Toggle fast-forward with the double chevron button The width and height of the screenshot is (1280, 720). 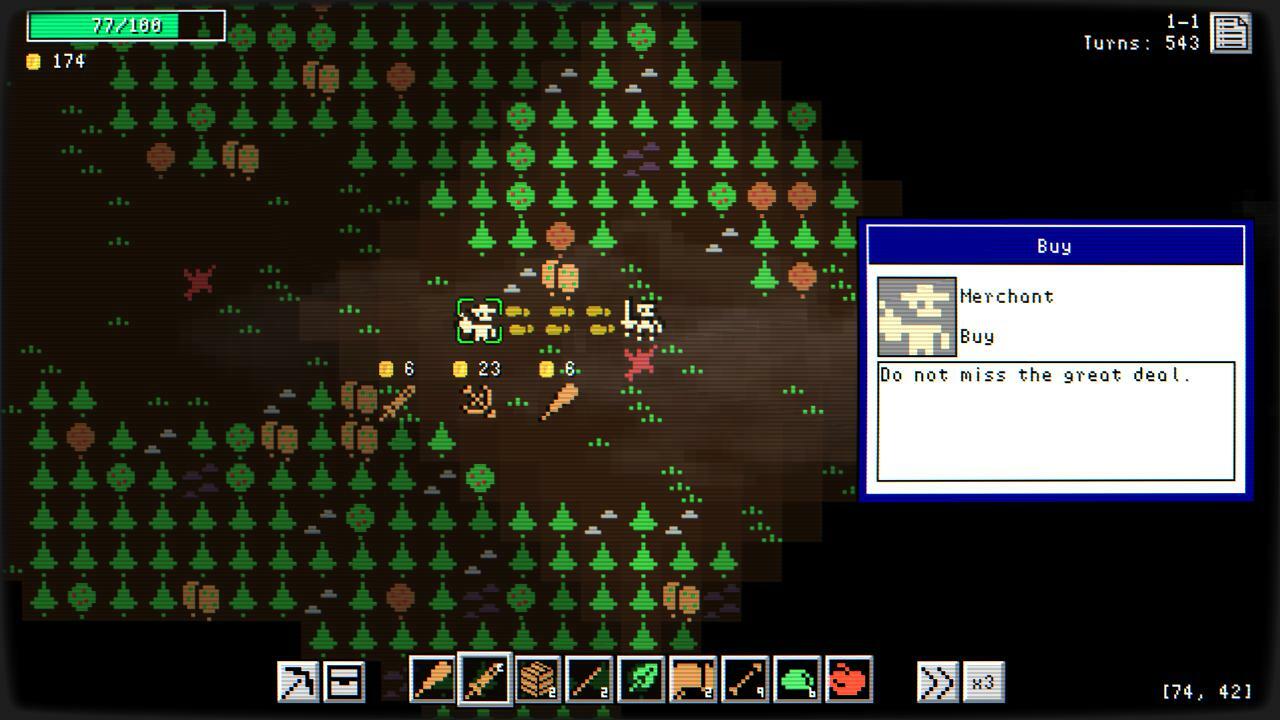click(x=938, y=681)
